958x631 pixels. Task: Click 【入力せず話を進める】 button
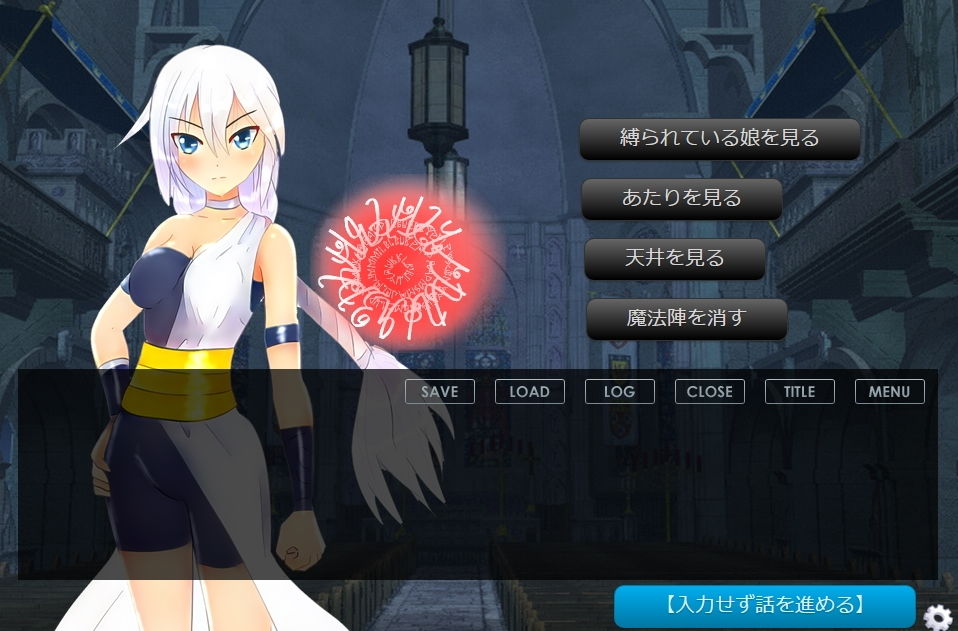tap(765, 606)
